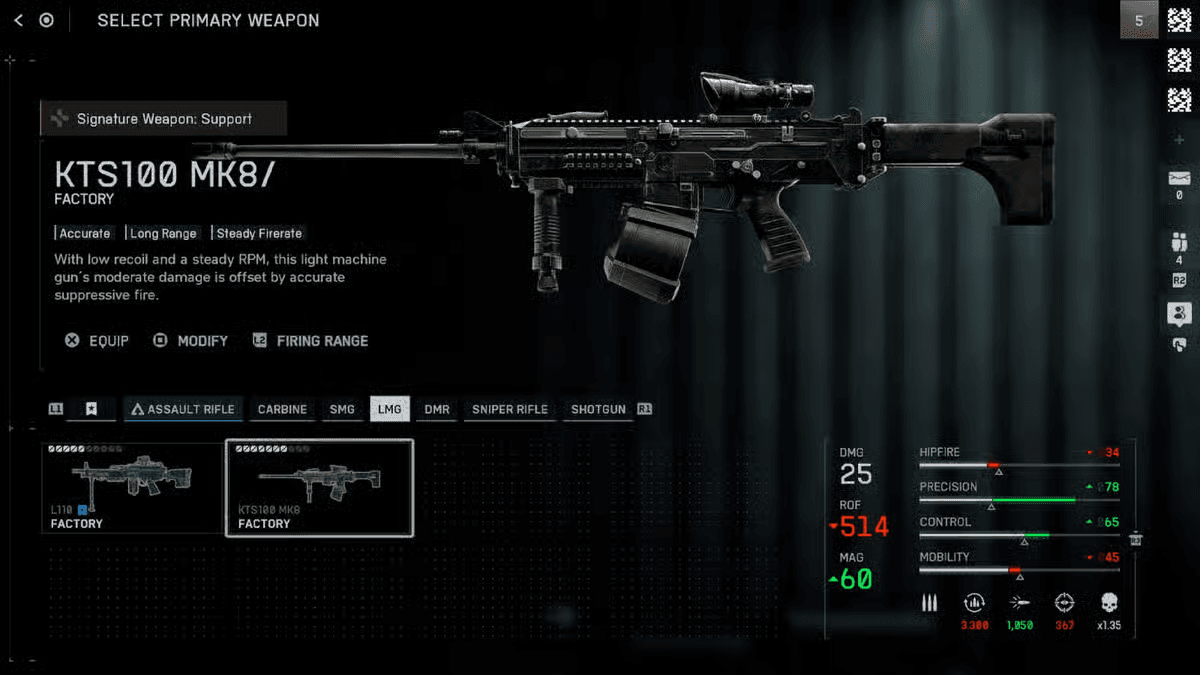Viewport: 1200px width, 675px height.
Task: Switch to the Carbine category
Action: [x=282, y=409]
